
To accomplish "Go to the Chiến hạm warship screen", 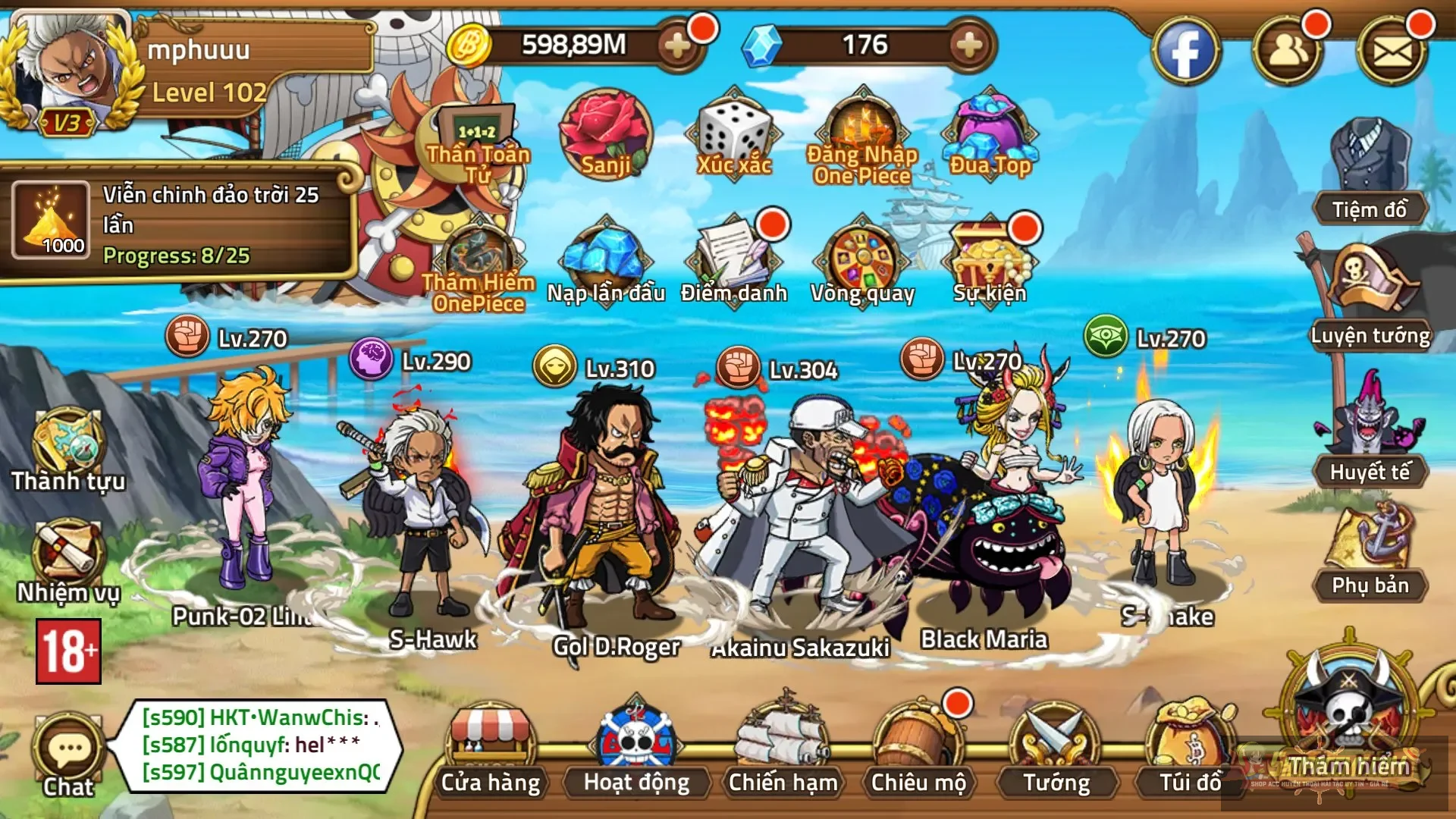I will [x=783, y=747].
